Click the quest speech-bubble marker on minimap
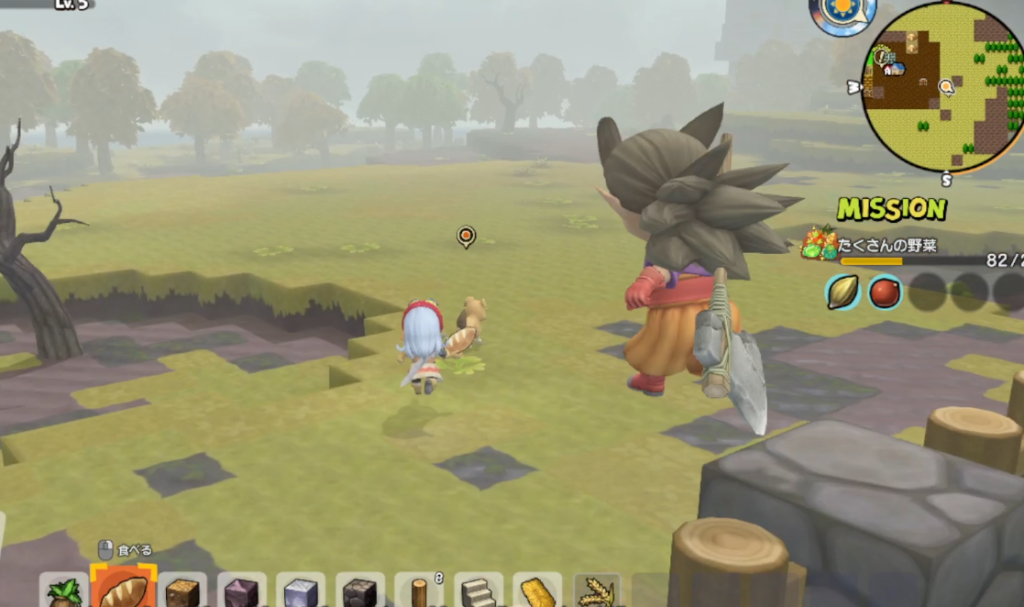Screen dimensions: 1024x607 [946, 87]
